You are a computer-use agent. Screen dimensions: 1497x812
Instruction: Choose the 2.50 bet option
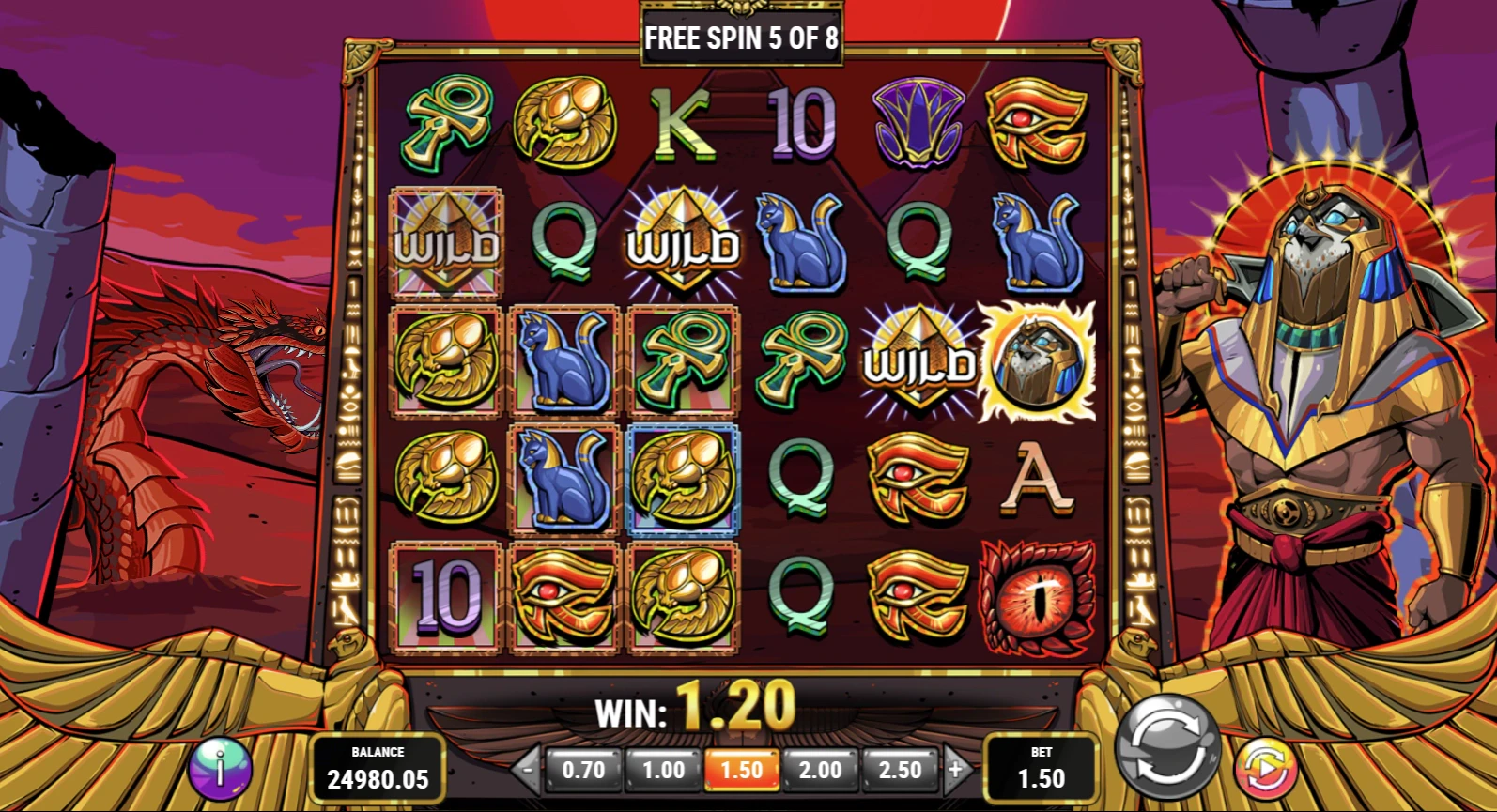(x=900, y=770)
